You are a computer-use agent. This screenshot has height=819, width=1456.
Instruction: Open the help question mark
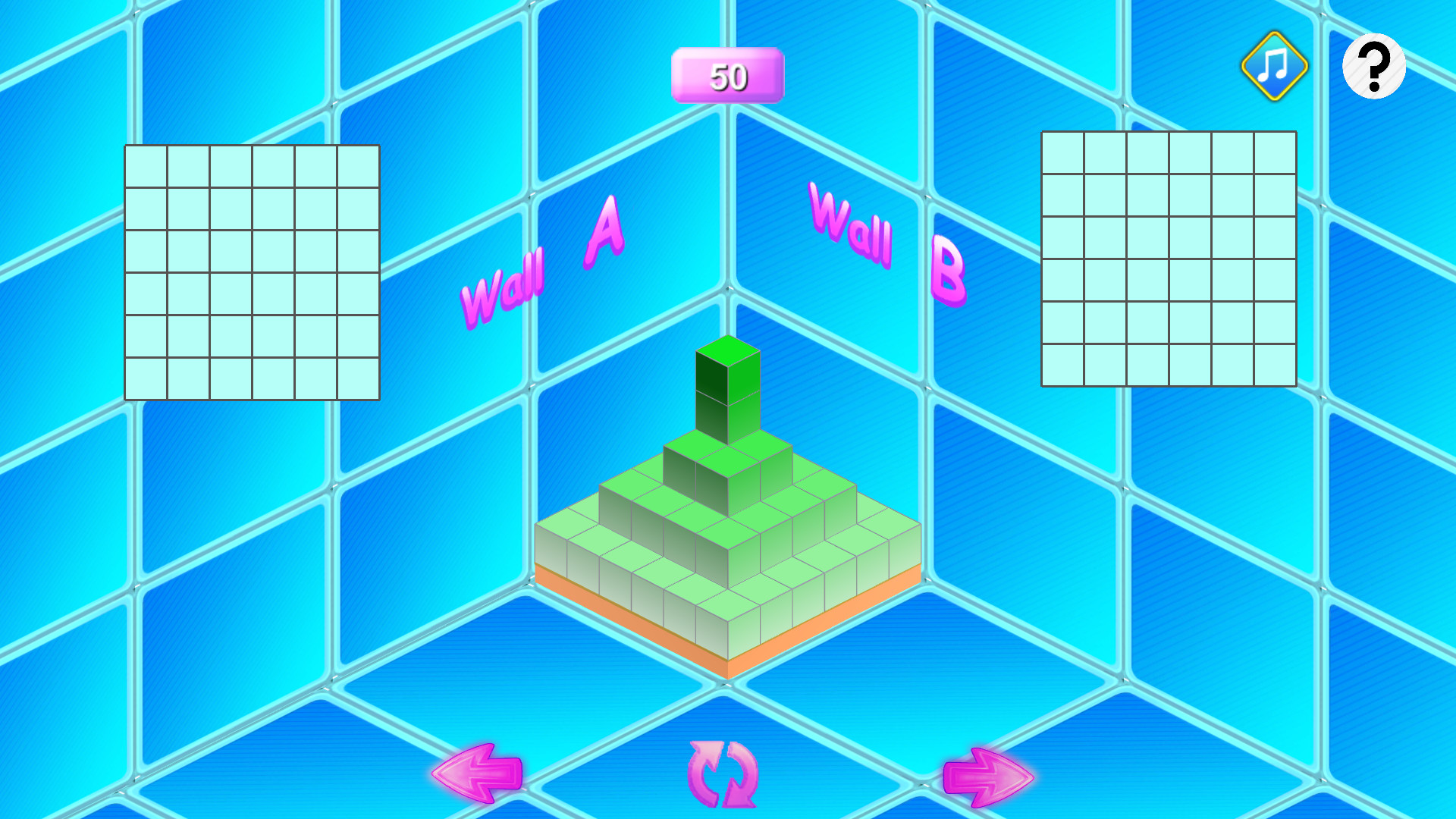coord(1373,67)
